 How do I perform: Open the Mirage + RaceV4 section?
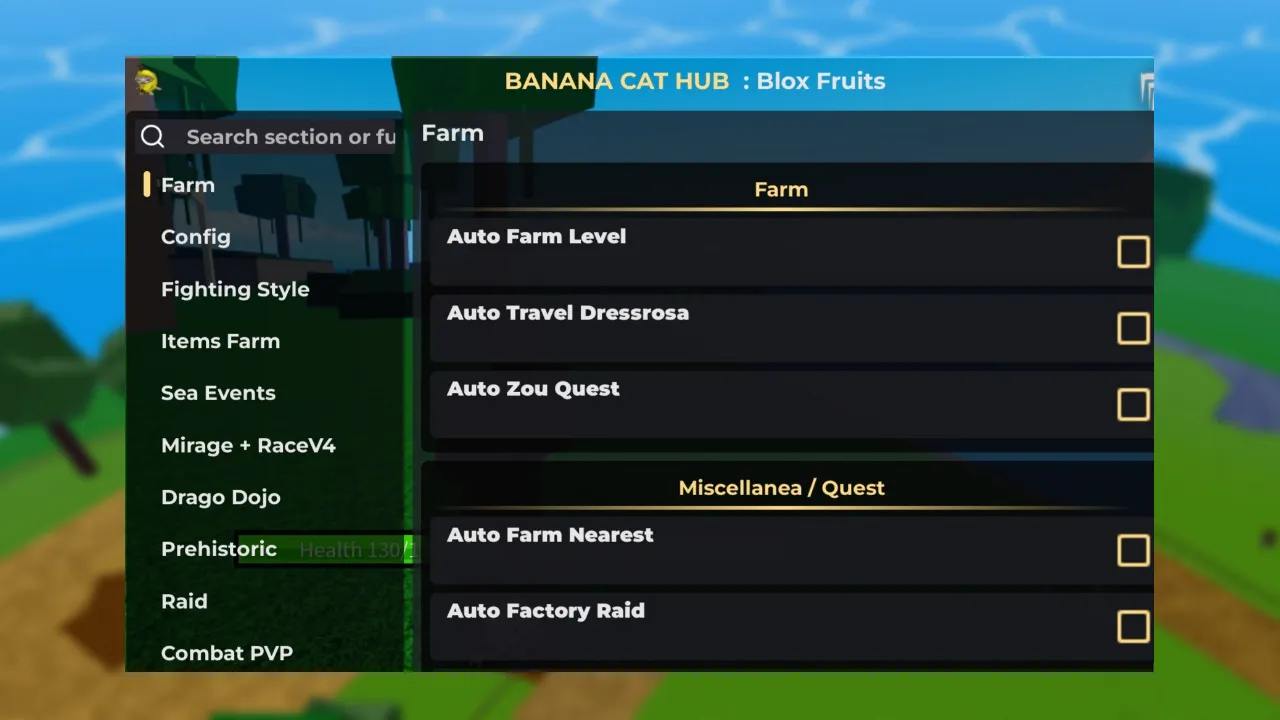pos(248,445)
